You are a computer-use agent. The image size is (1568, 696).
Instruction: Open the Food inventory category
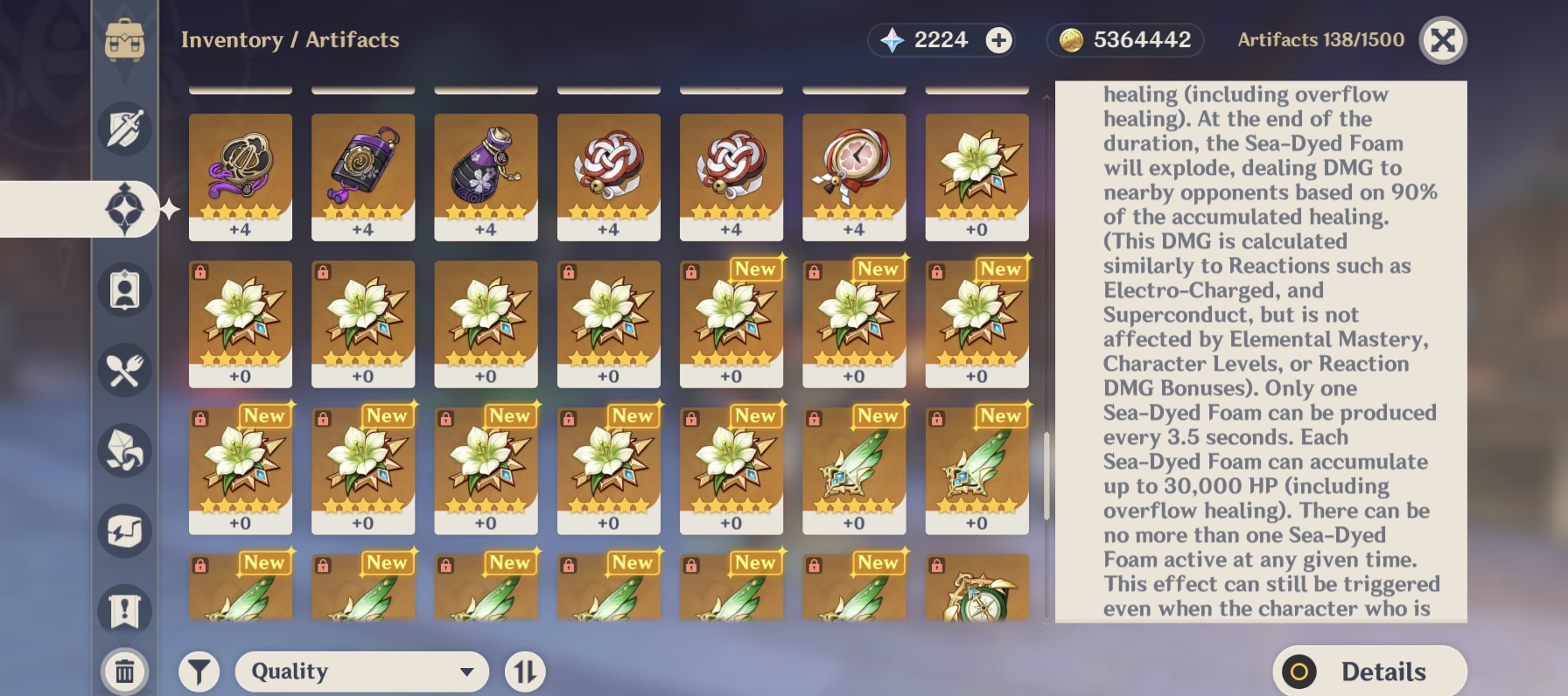coord(125,370)
